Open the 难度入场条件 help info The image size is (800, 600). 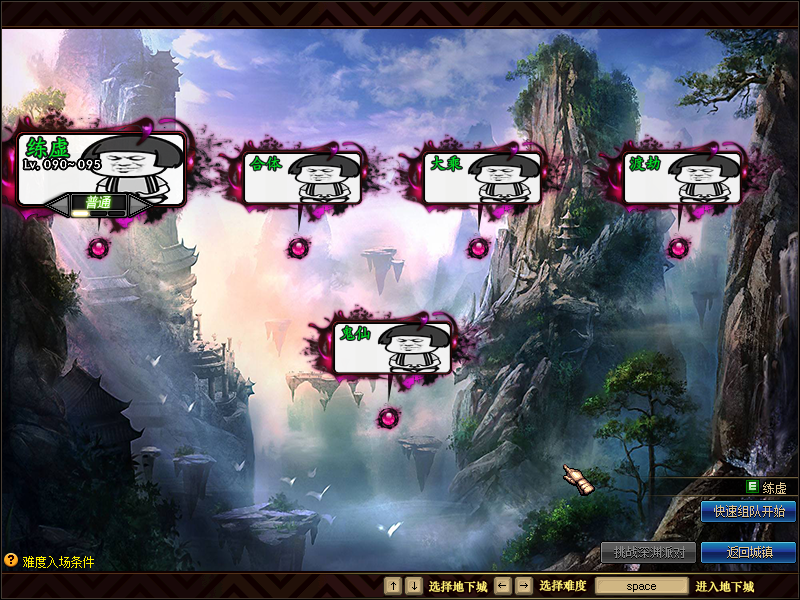point(50,562)
